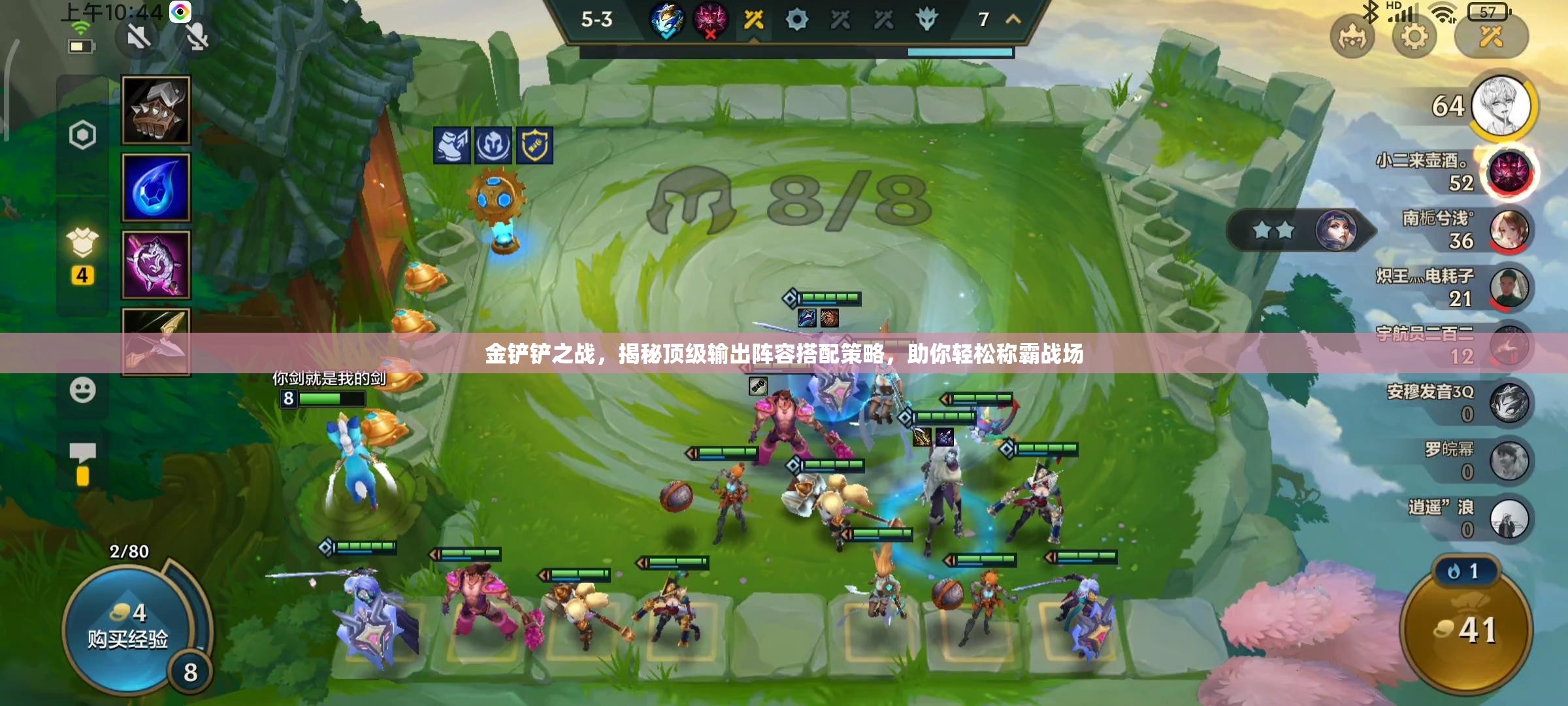Image resolution: width=1568 pixels, height=706 pixels.
Task: Show the helmet trait details
Action: pyautogui.click(x=493, y=145)
